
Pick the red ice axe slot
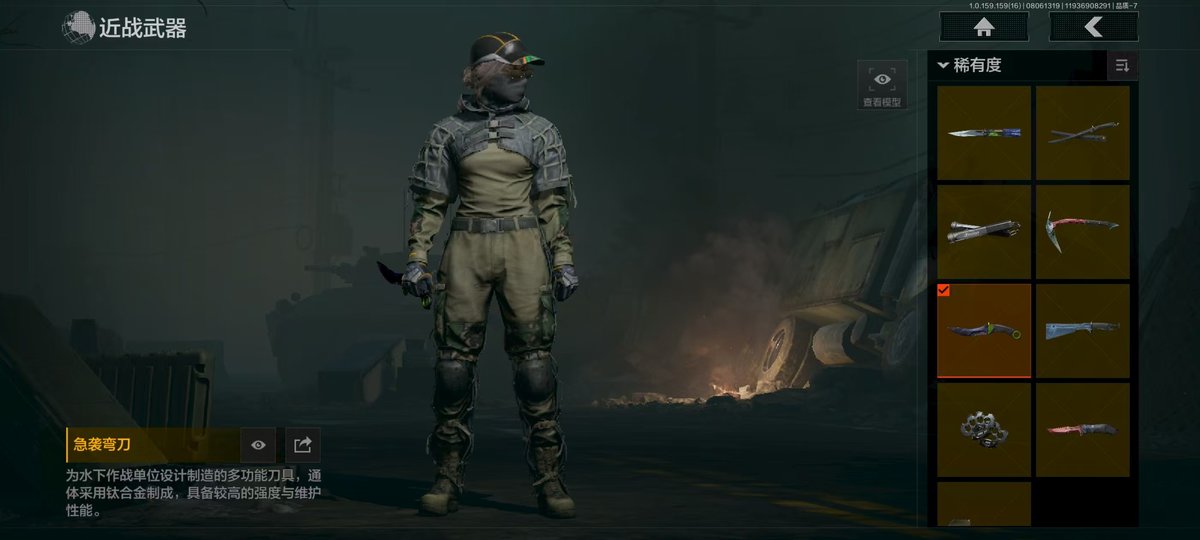coord(1082,231)
